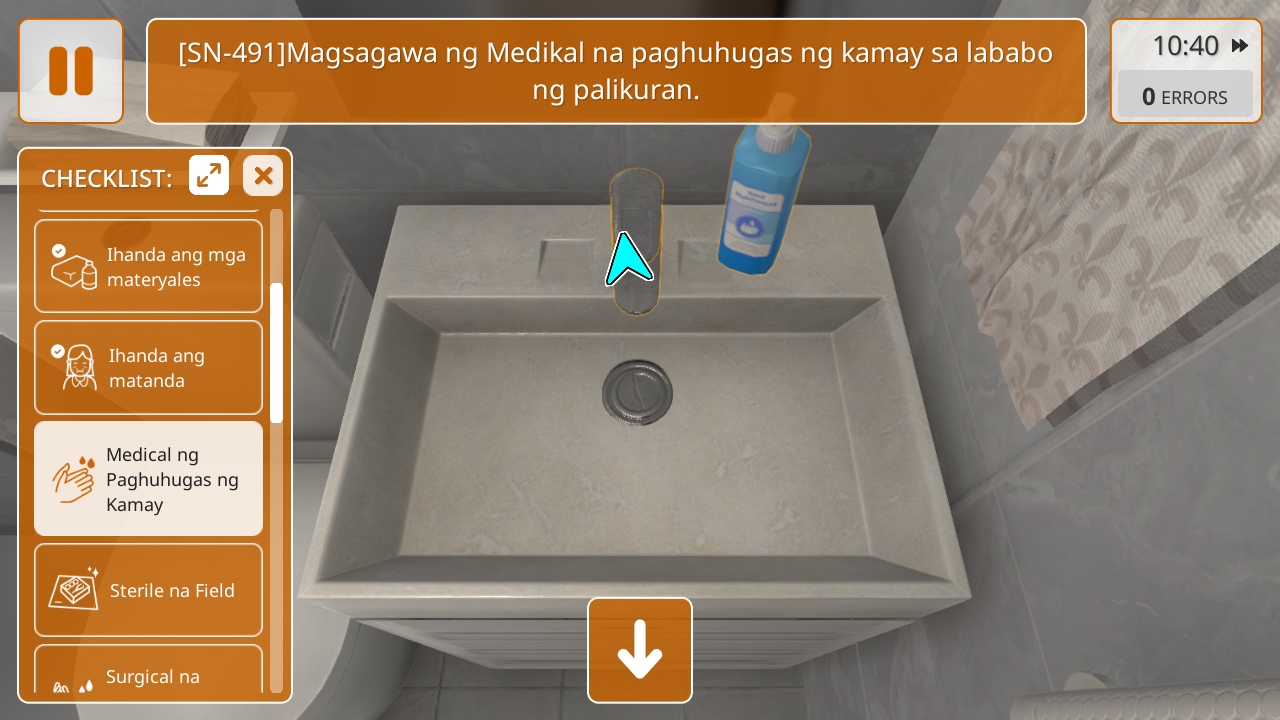The image size is (1280, 720).
Task: Open the 'Ihanda ang matanda' checklist item
Action: pos(148,367)
